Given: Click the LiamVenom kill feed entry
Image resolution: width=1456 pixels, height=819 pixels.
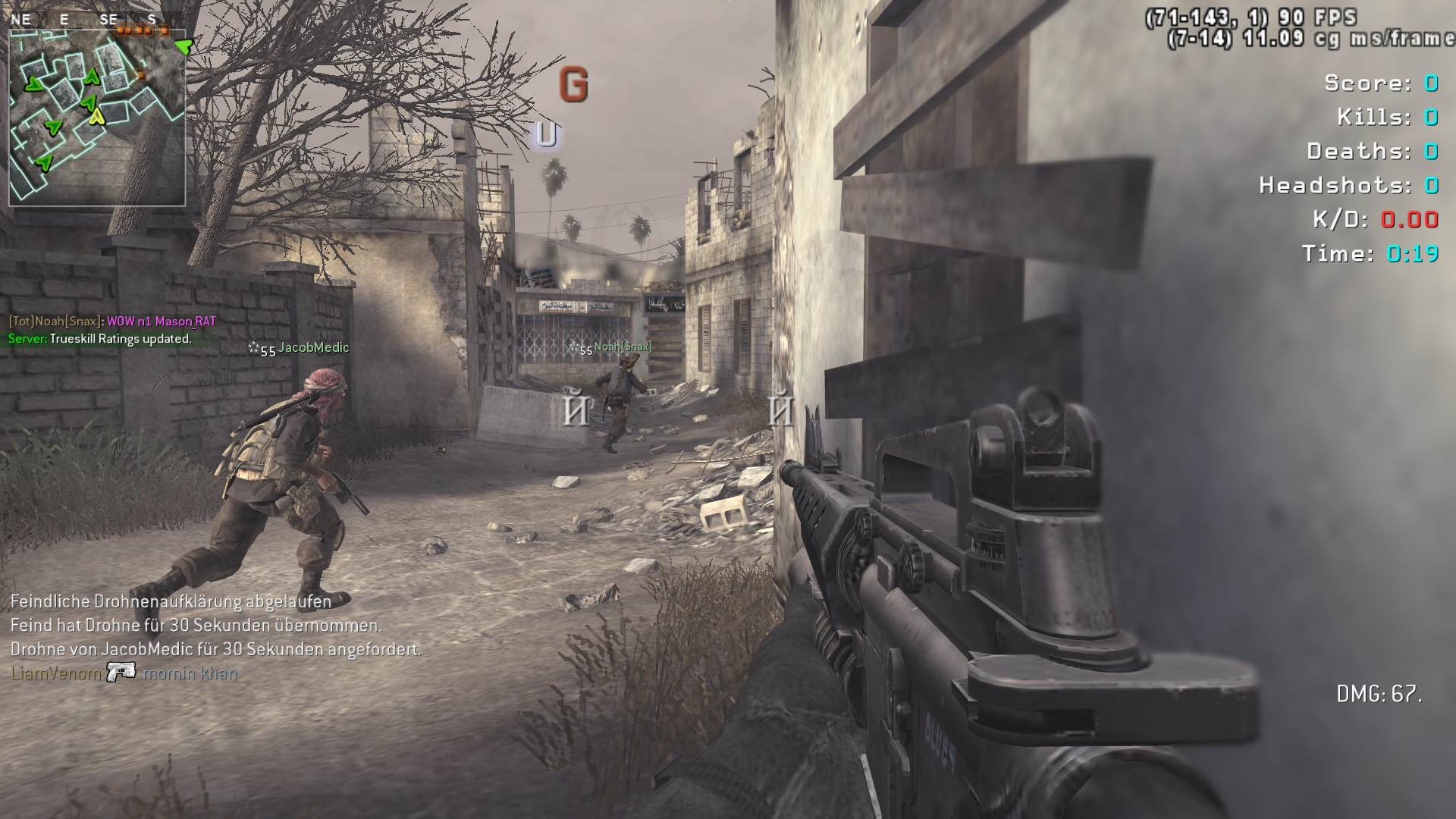Looking at the screenshot, I should point(124,673).
